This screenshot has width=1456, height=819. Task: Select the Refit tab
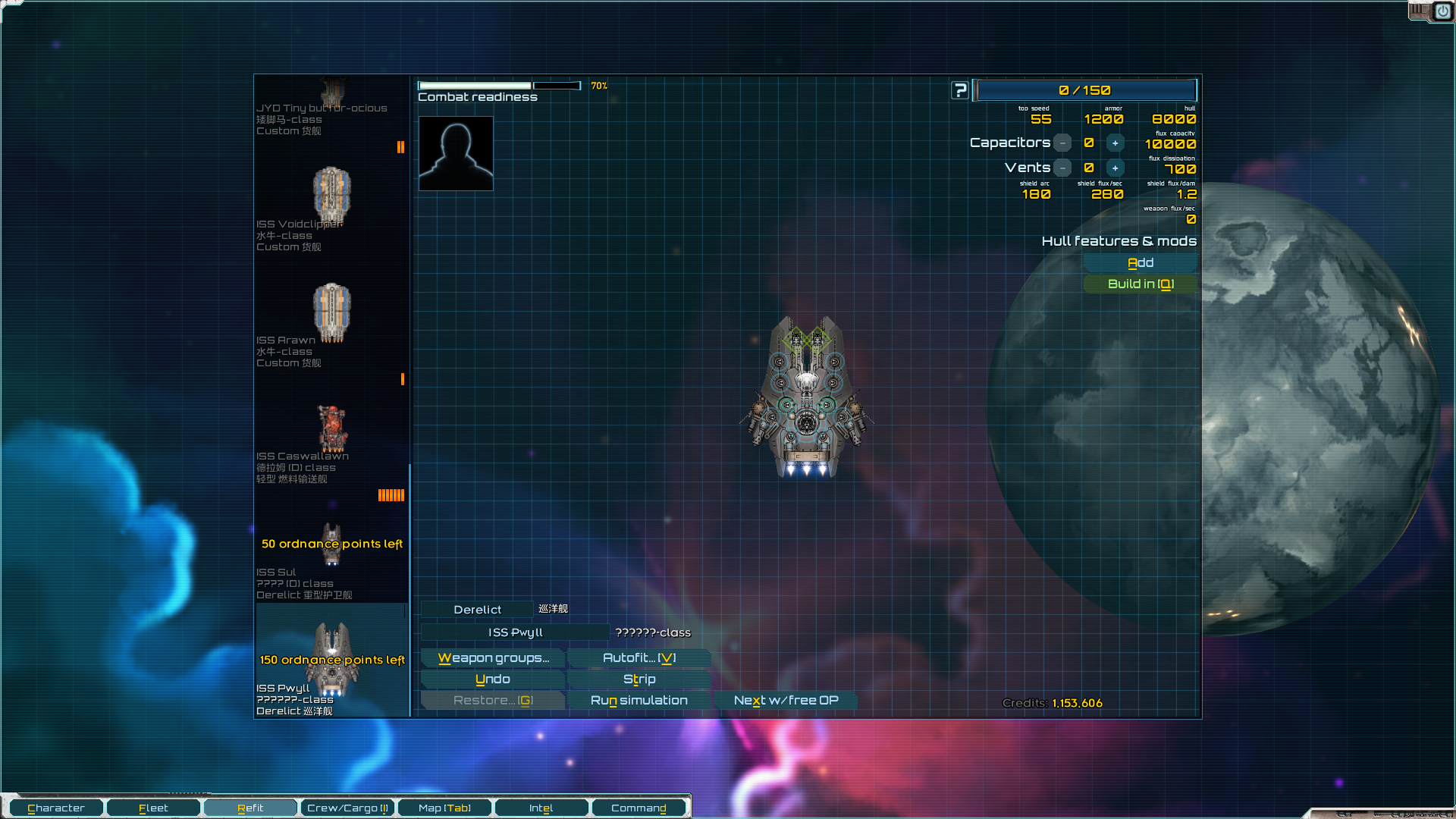(x=250, y=808)
